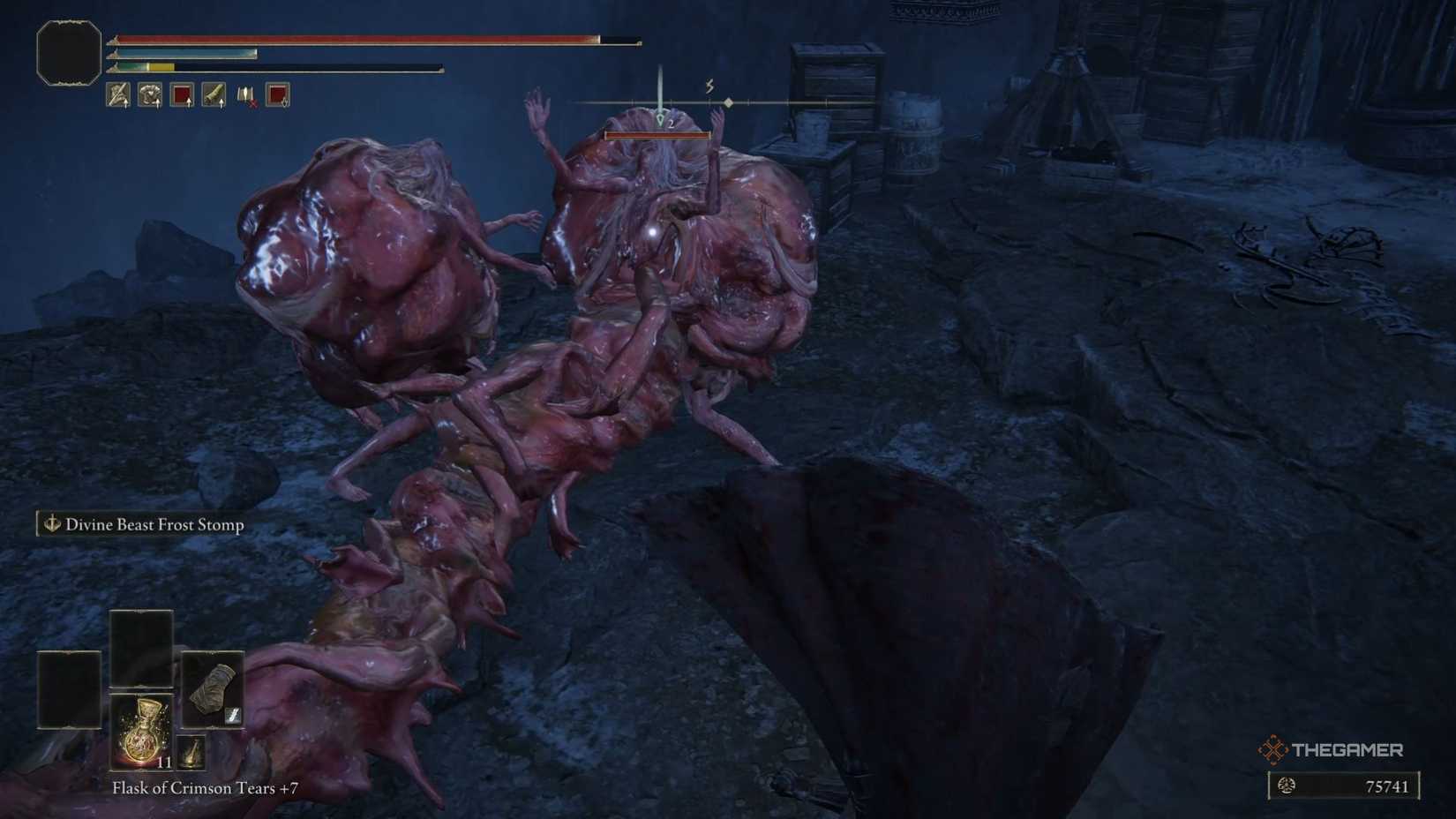This screenshot has width=1456, height=819.
Task: Select the empty pouch slot above the flask
Action: click(x=141, y=649)
